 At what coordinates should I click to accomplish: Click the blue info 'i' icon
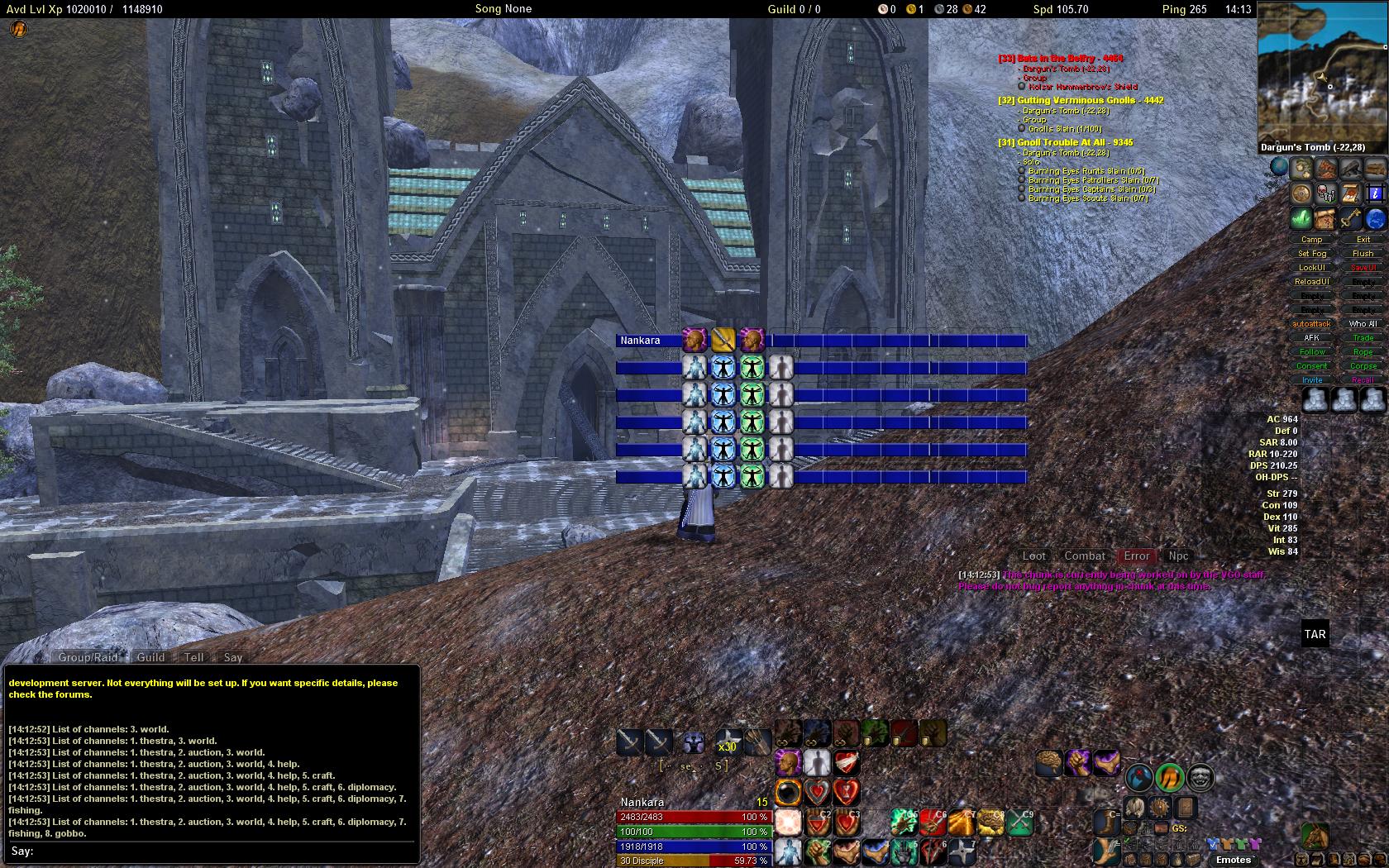[1375, 193]
